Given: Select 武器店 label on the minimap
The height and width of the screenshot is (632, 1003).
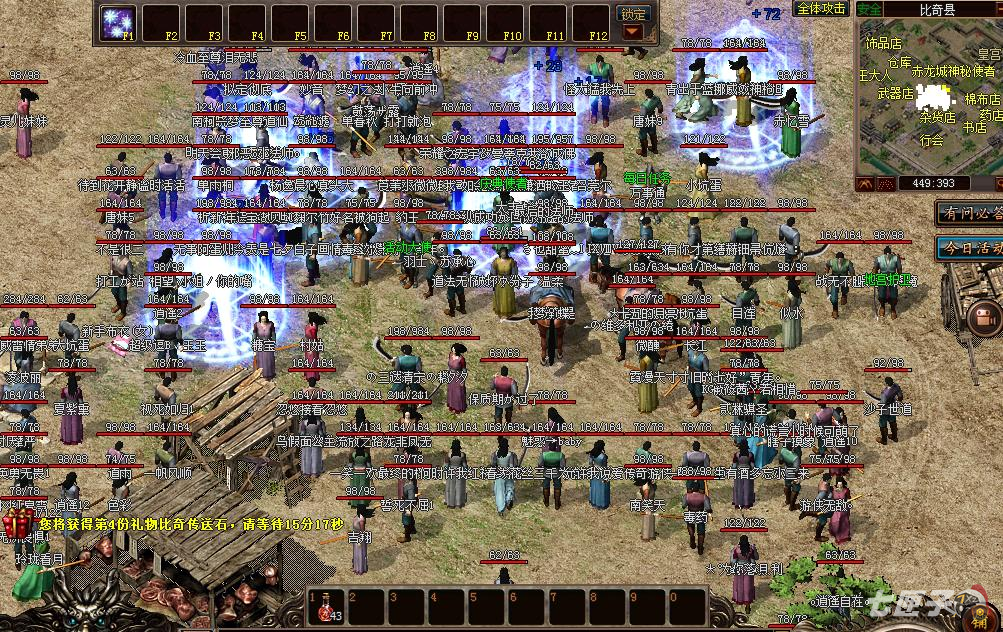Looking at the screenshot, I should (x=895, y=94).
